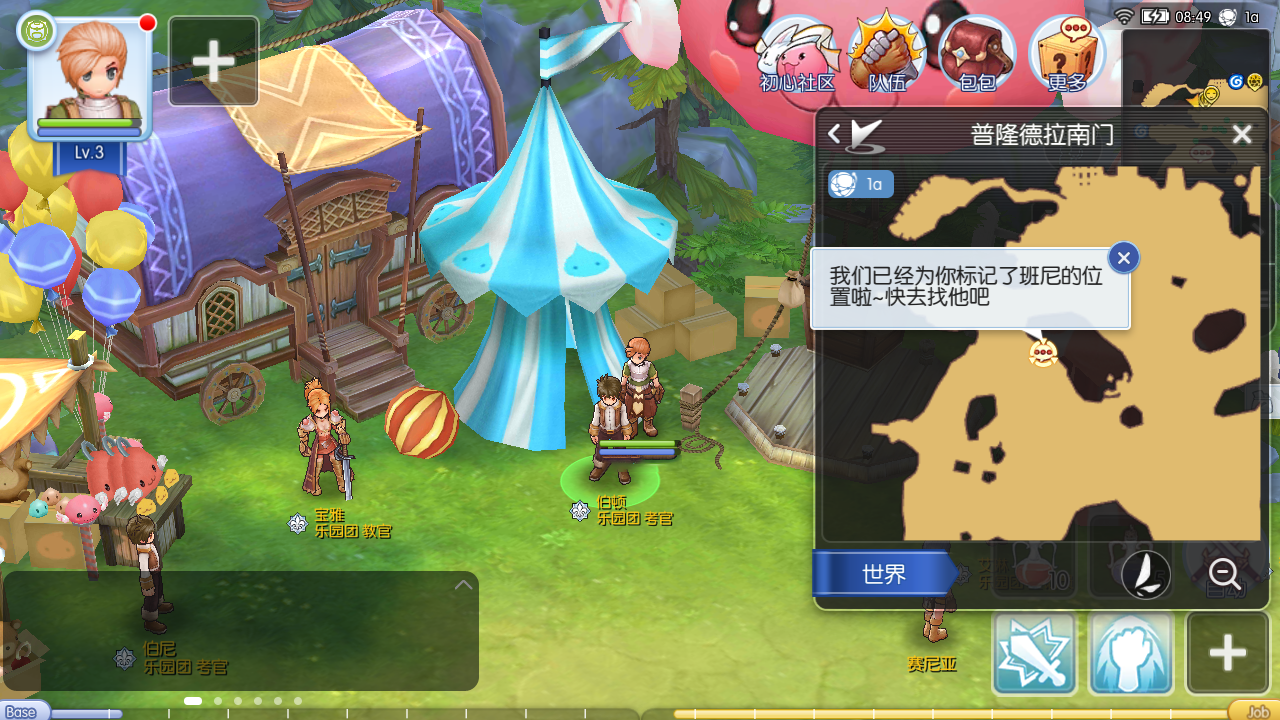Open the 初心社区 community menu
The image size is (1280, 720).
(796, 56)
